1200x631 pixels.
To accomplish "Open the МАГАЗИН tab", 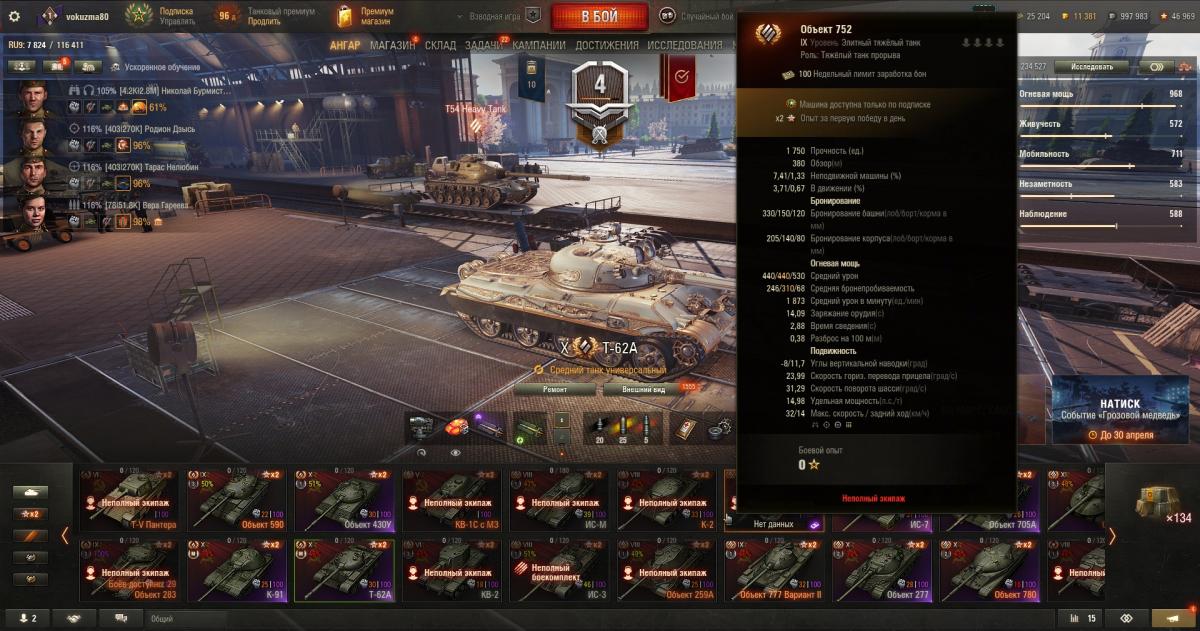I will coord(392,45).
